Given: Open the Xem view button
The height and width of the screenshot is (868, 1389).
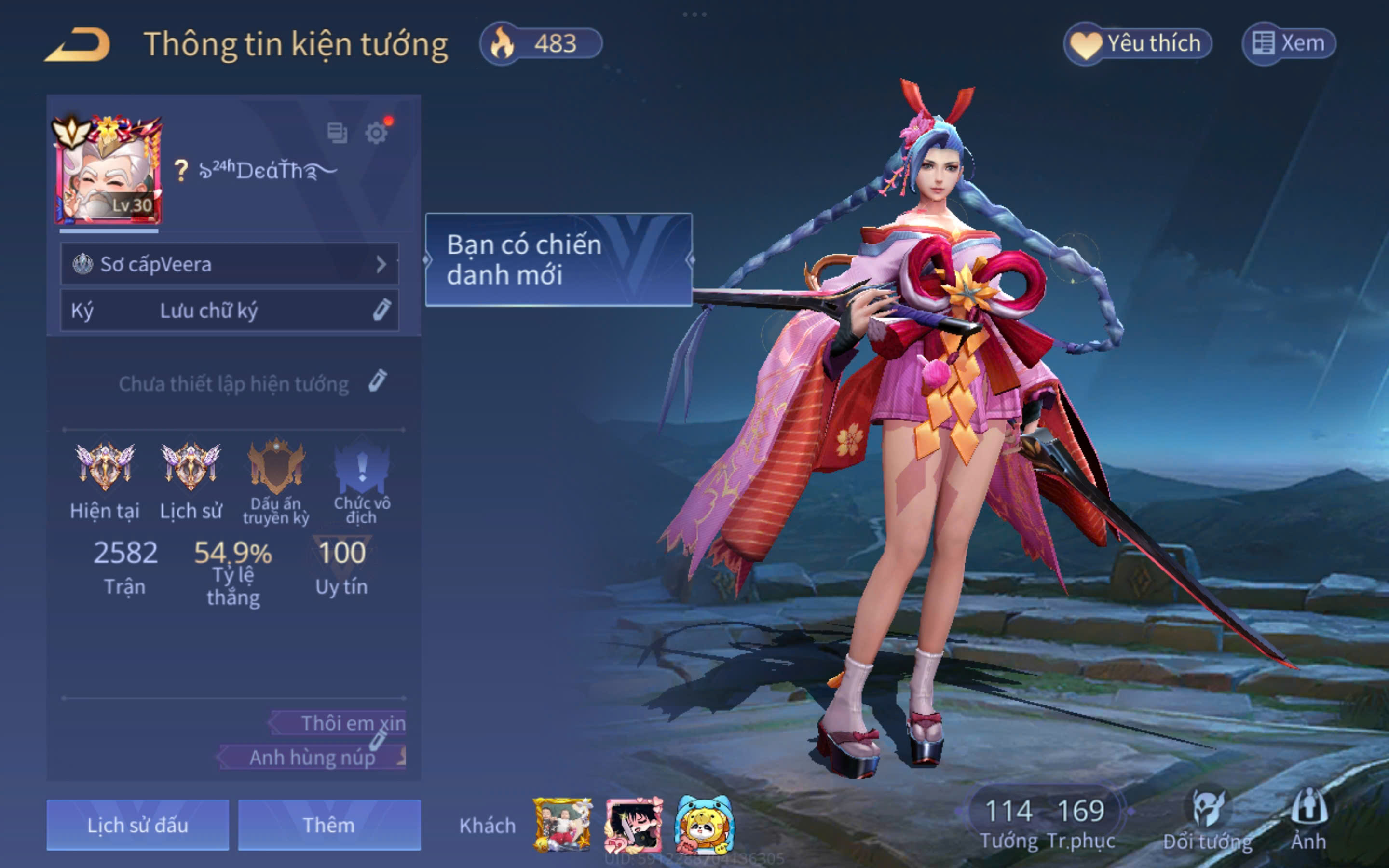Looking at the screenshot, I should (1289, 43).
